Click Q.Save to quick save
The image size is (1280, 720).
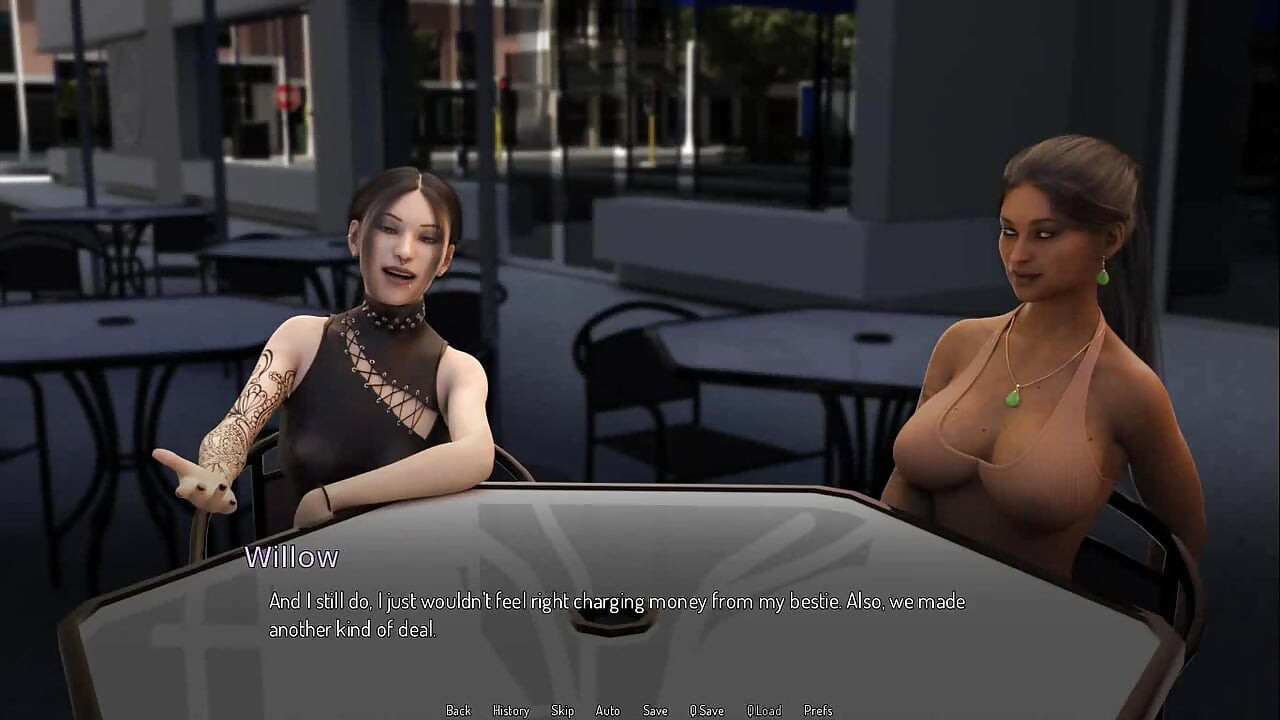coord(706,710)
